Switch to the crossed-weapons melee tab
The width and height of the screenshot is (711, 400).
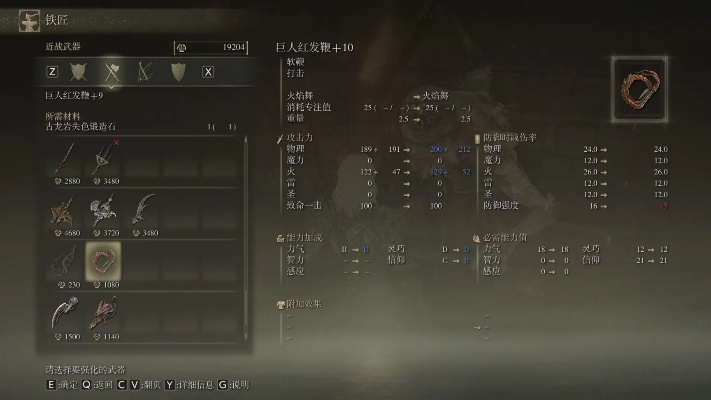(x=113, y=71)
